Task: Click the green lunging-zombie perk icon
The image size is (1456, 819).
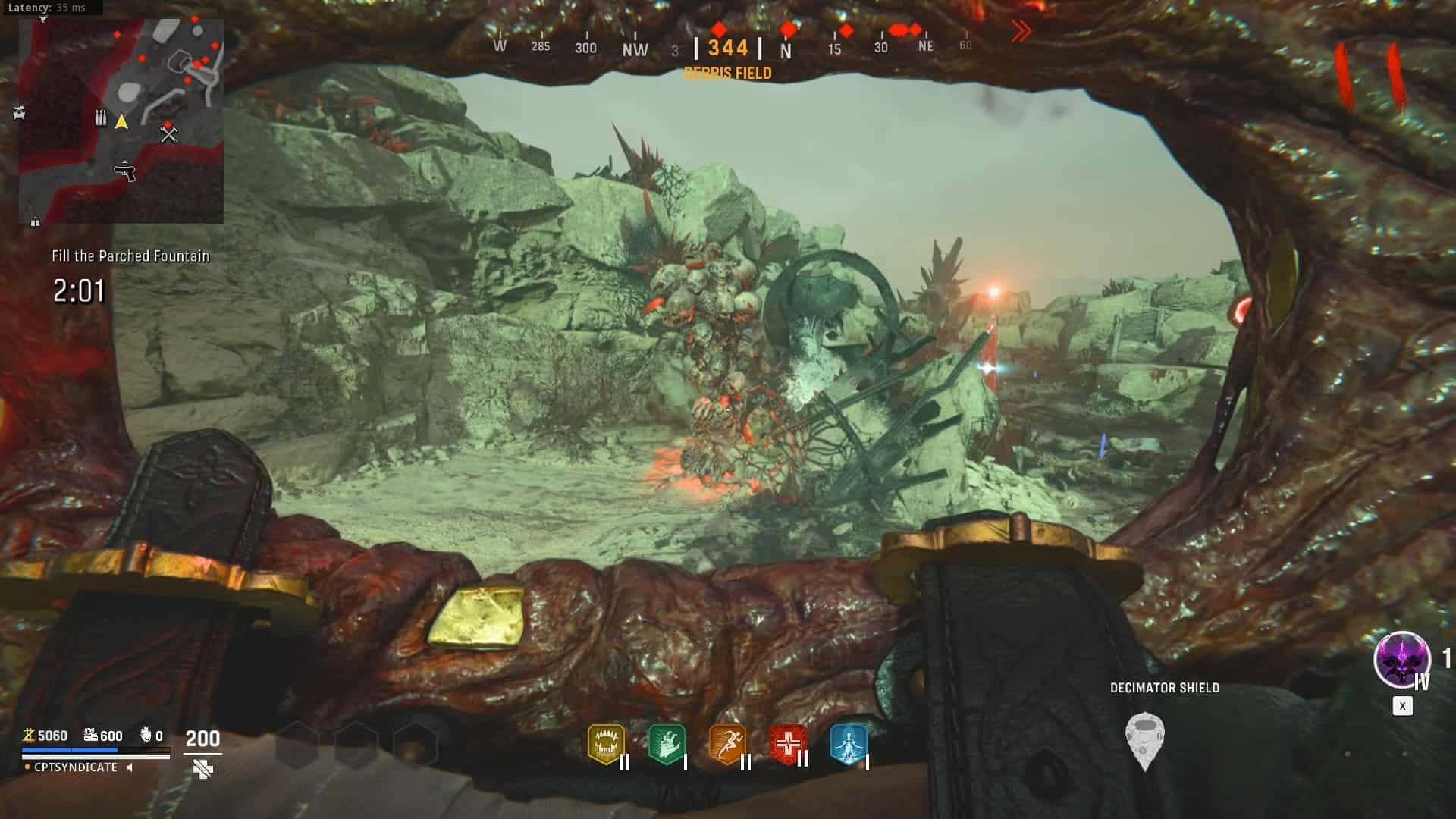Action: click(x=667, y=744)
